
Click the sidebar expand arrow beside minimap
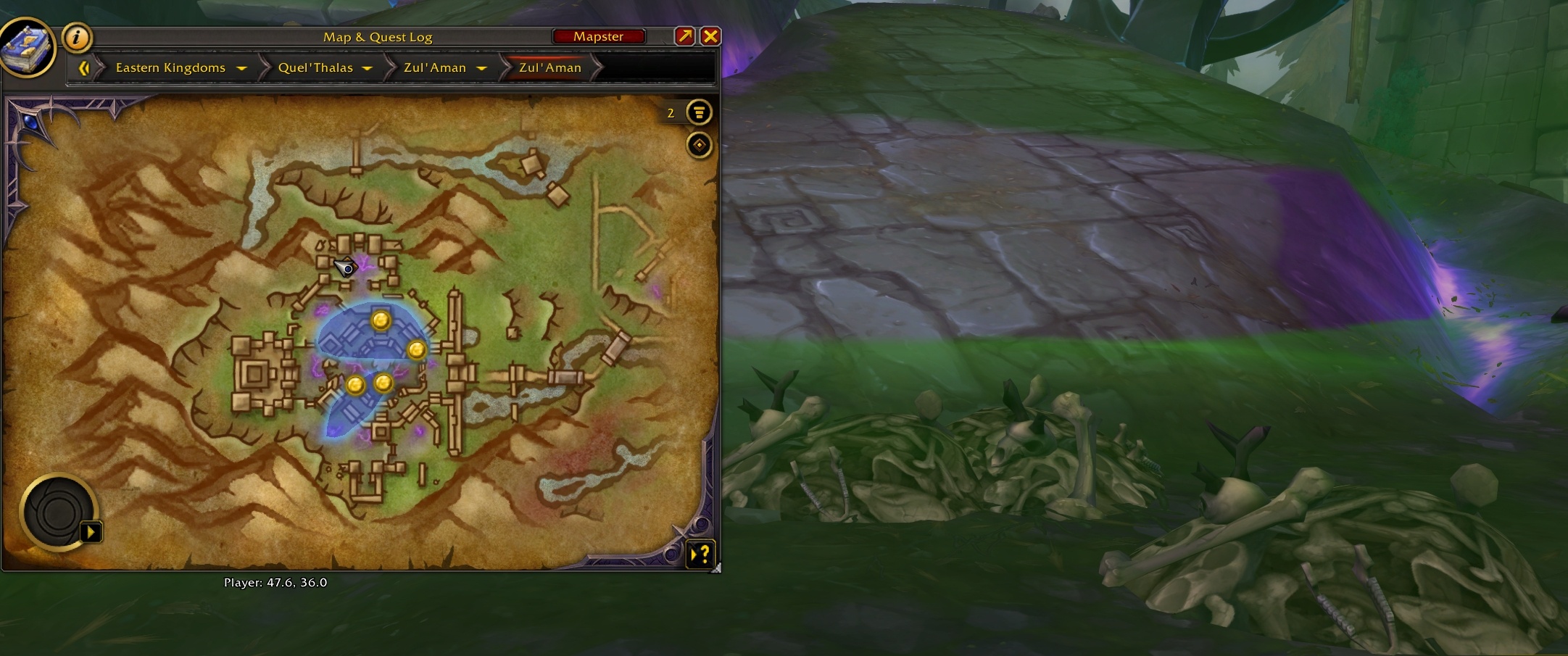pyautogui.click(x=90, y=531)
